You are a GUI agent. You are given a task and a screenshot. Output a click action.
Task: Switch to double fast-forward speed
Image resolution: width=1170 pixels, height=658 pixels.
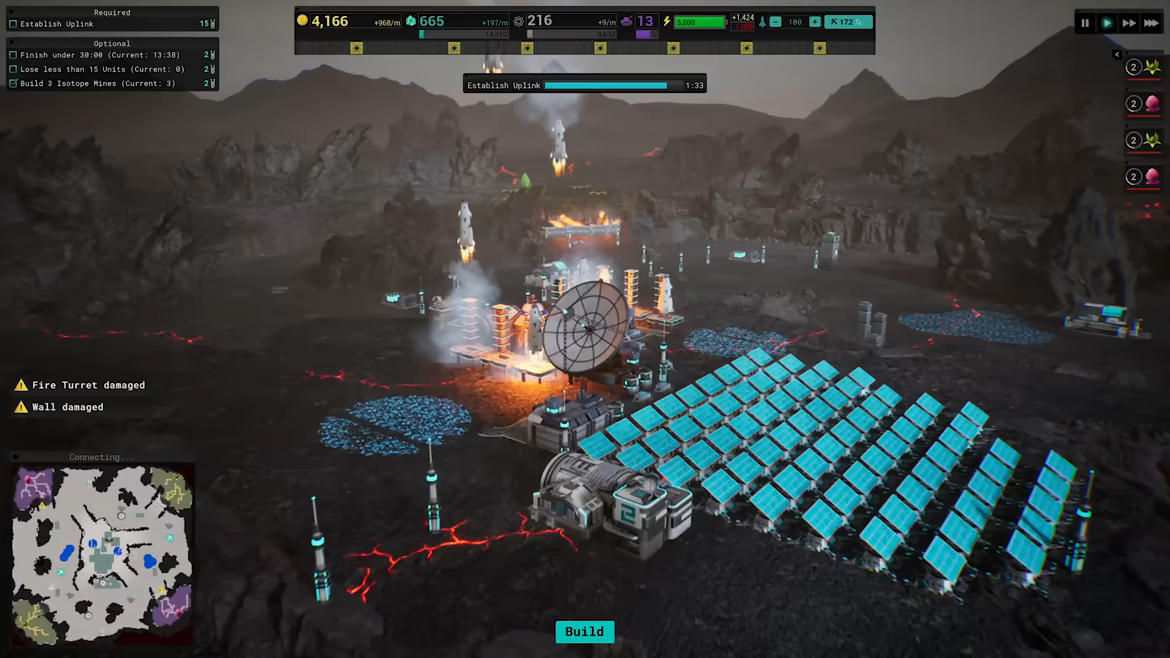(1129, 23)
